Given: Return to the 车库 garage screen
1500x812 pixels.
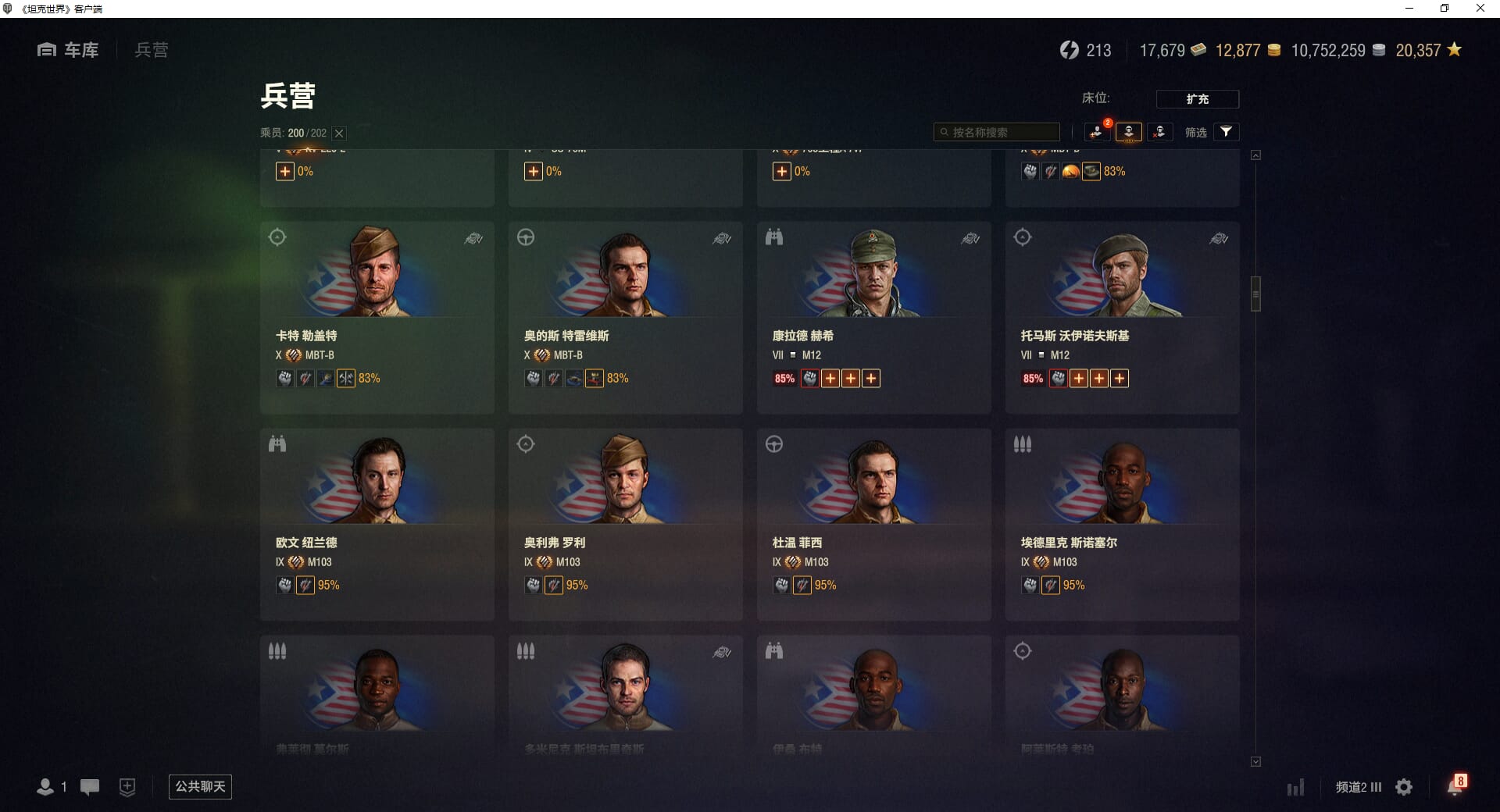Looking at the screenshot, I should [x=69, y=50].
